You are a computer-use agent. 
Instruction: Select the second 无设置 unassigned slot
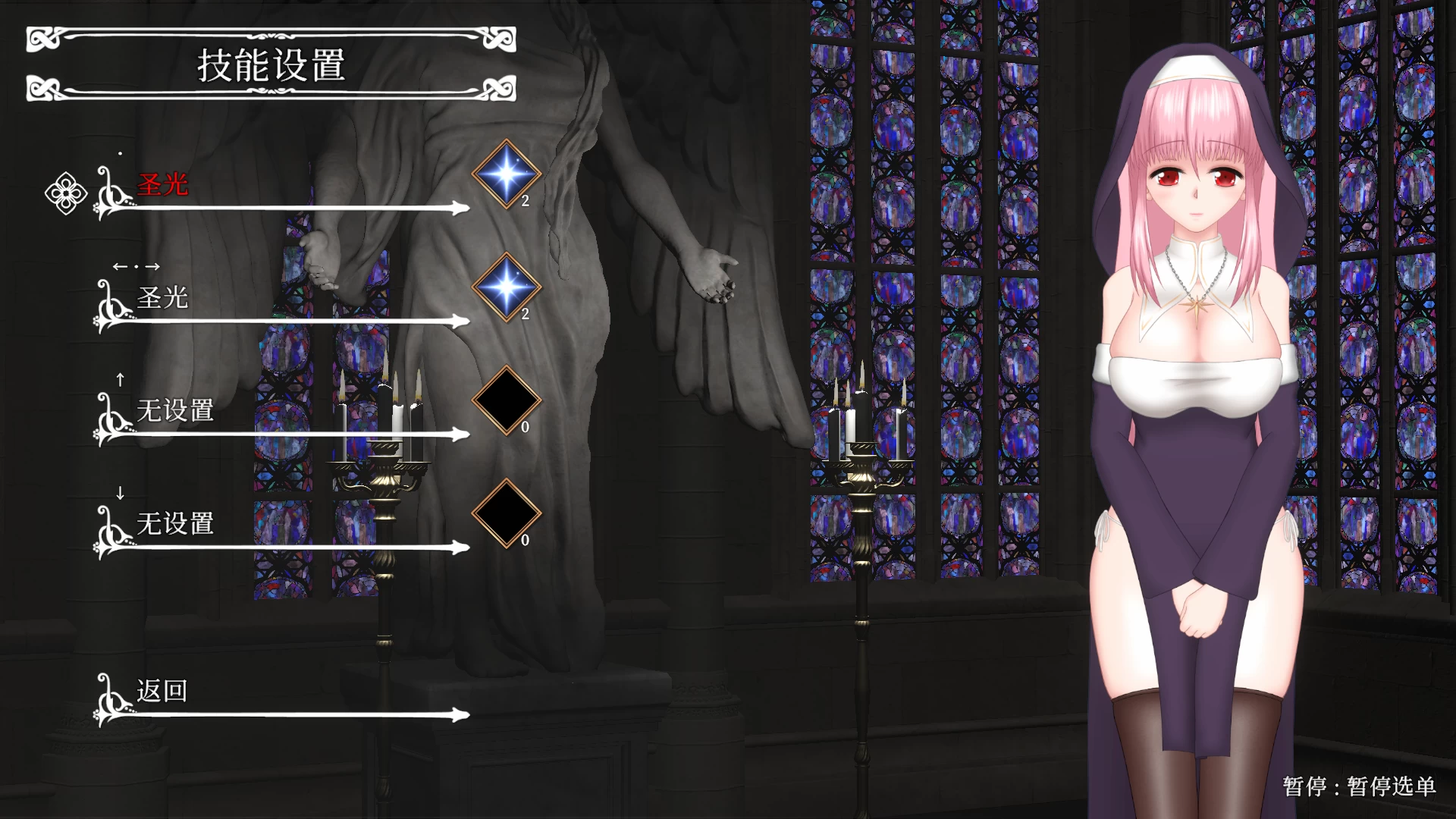174,522
